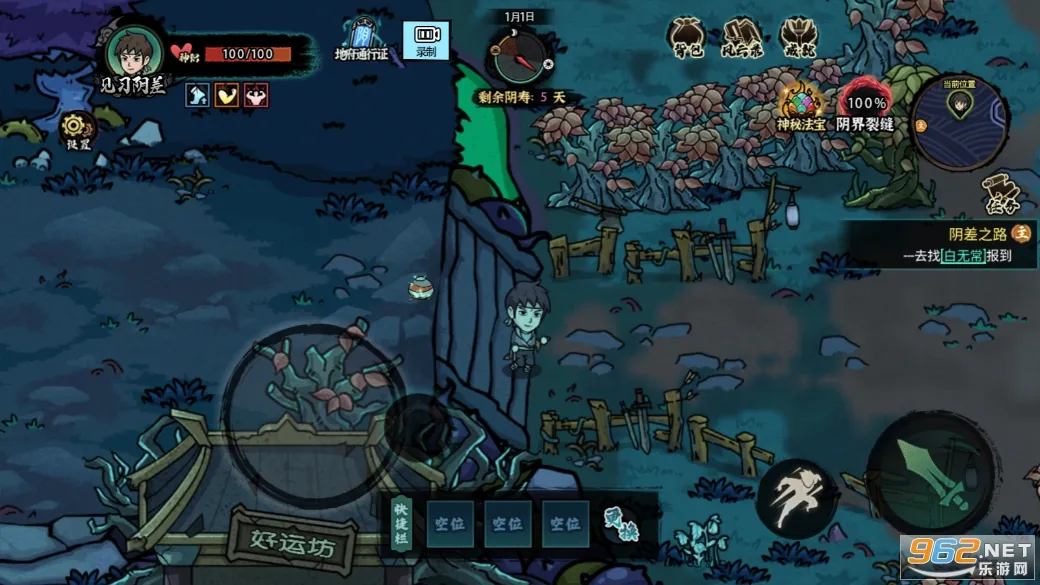
Task: Open the 风云录 book icon
Action: point(743,36)
